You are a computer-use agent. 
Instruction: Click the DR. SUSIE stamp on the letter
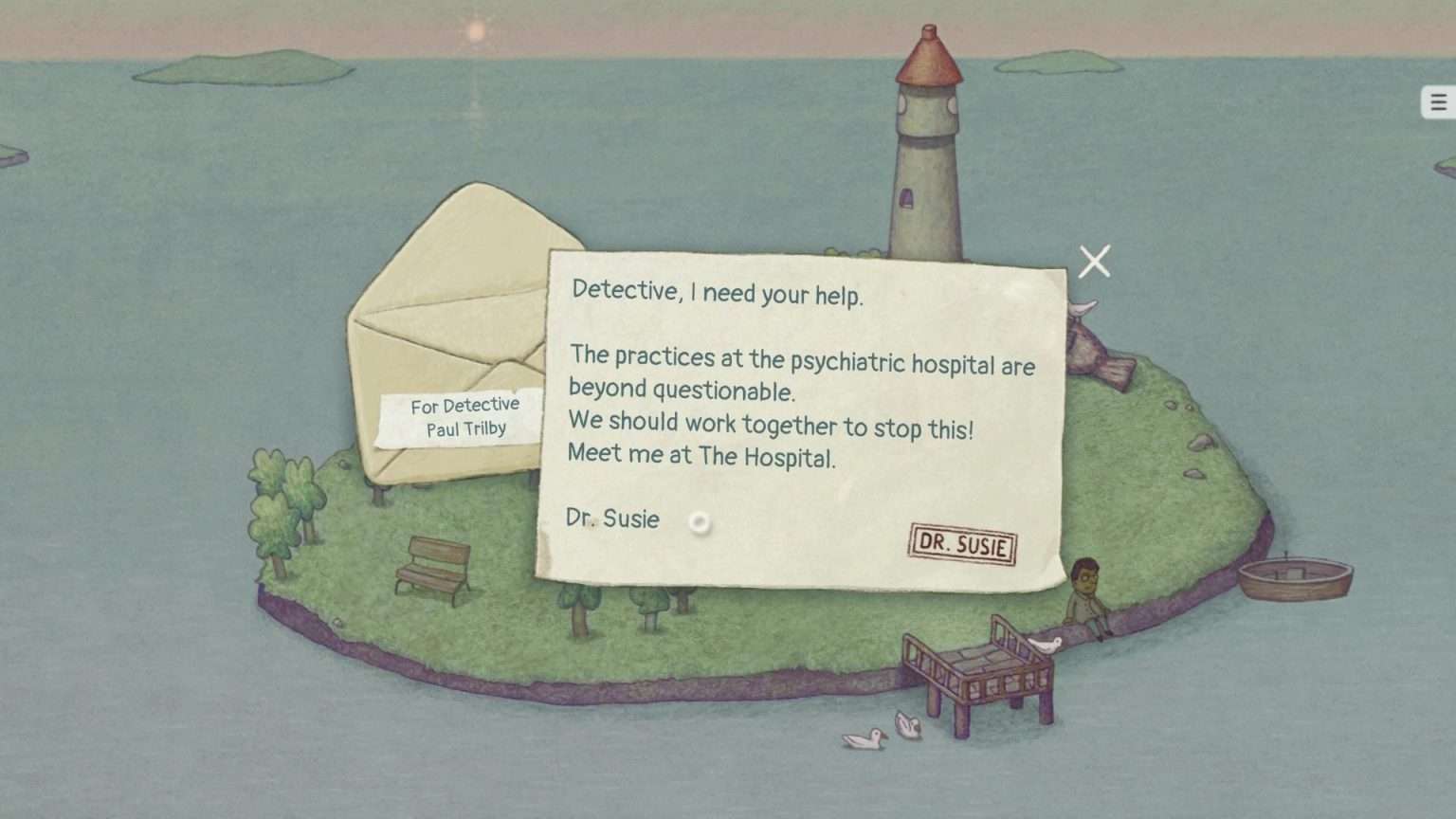pyautogui.click(x=961, y=547)
